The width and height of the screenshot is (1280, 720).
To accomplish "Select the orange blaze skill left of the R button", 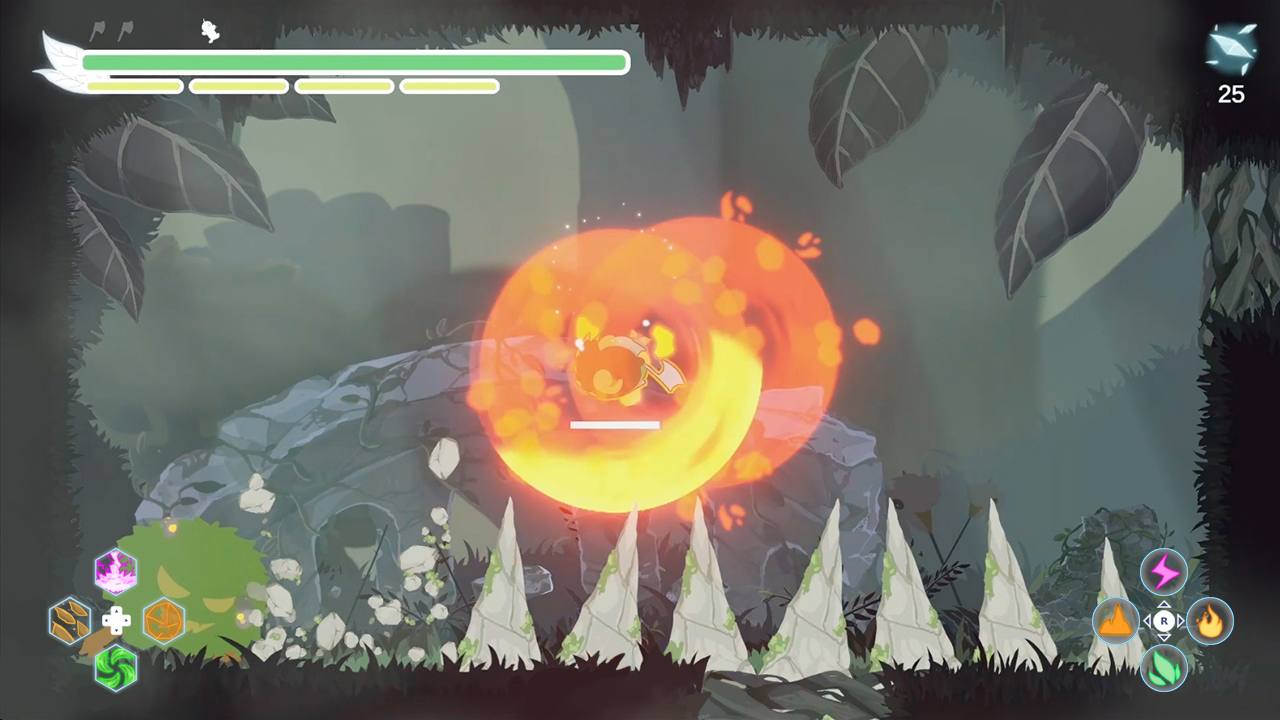I will [1118, 621].
